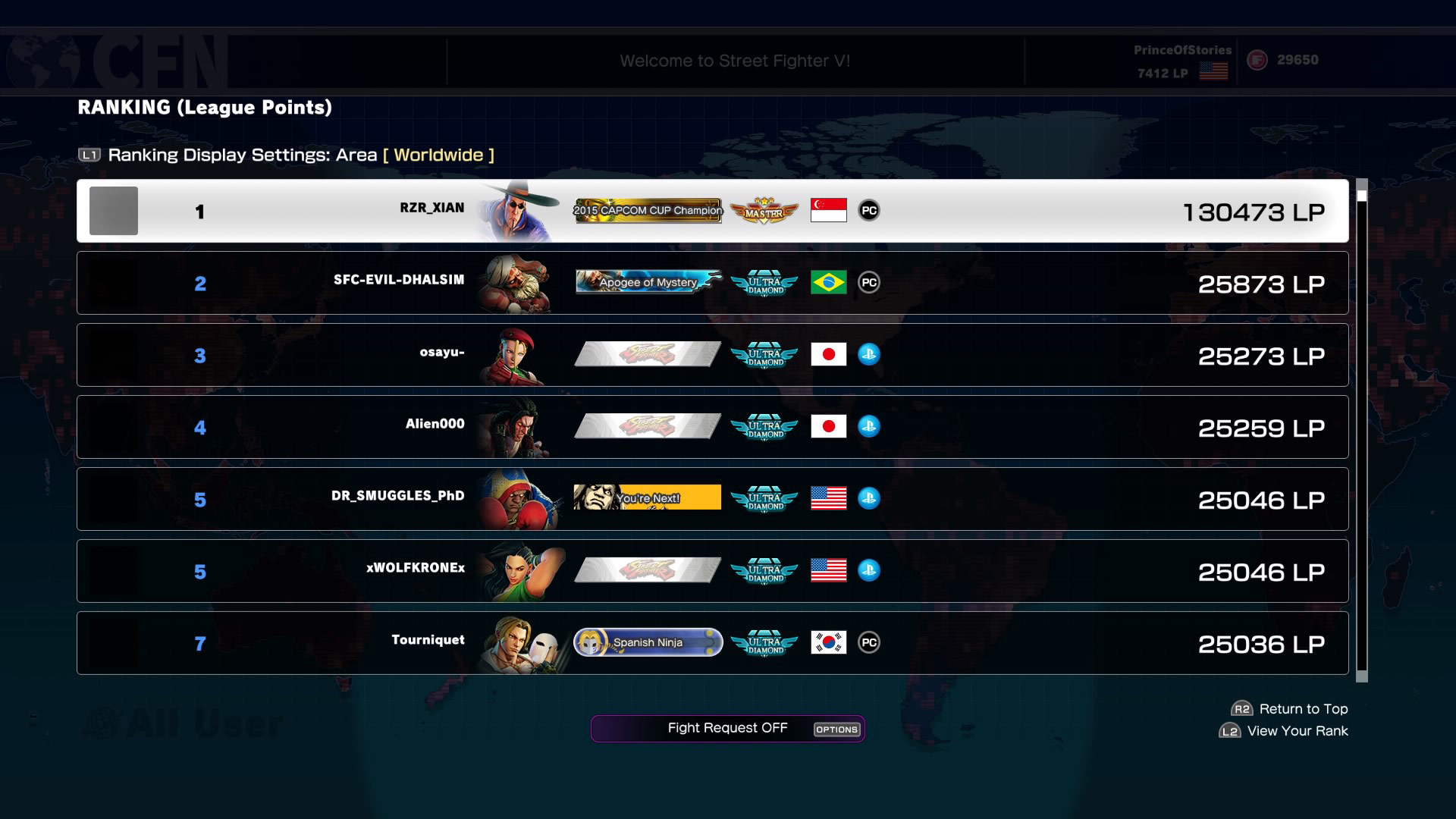The image size is (1456, 819).
Task: Toggle Fight Request OFF setting
Action: [726, 727]
